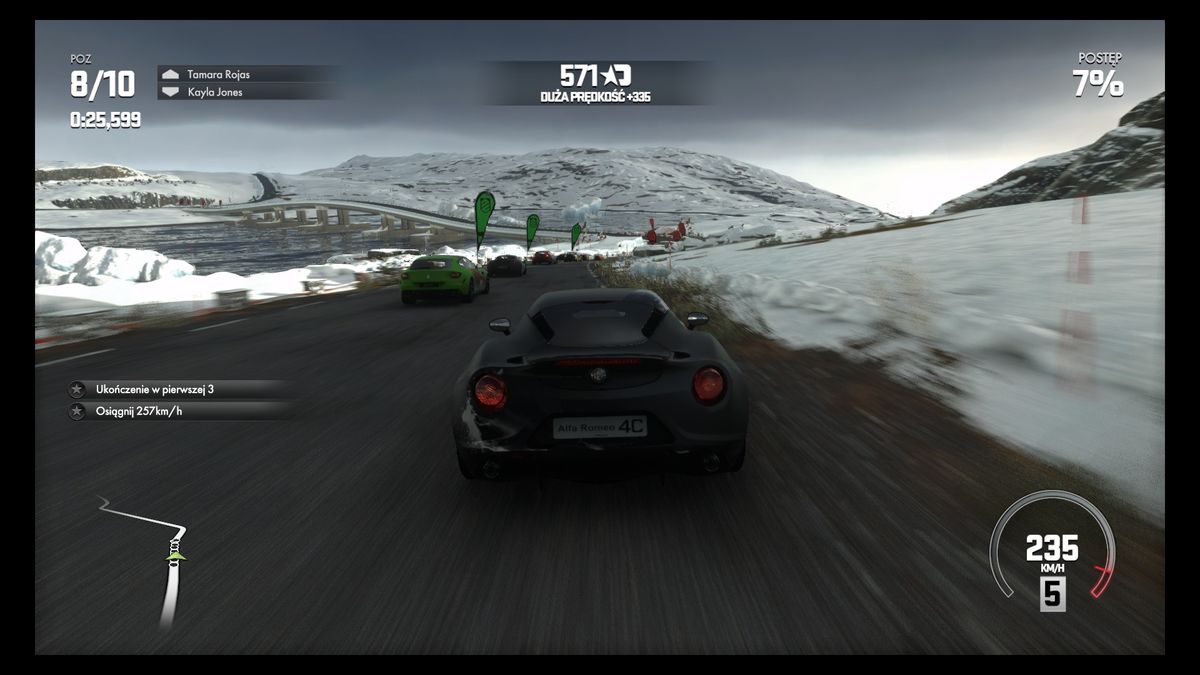
Task: Open the "Ukończenie w pierwszej 3" objective
Action: (154, 389)
